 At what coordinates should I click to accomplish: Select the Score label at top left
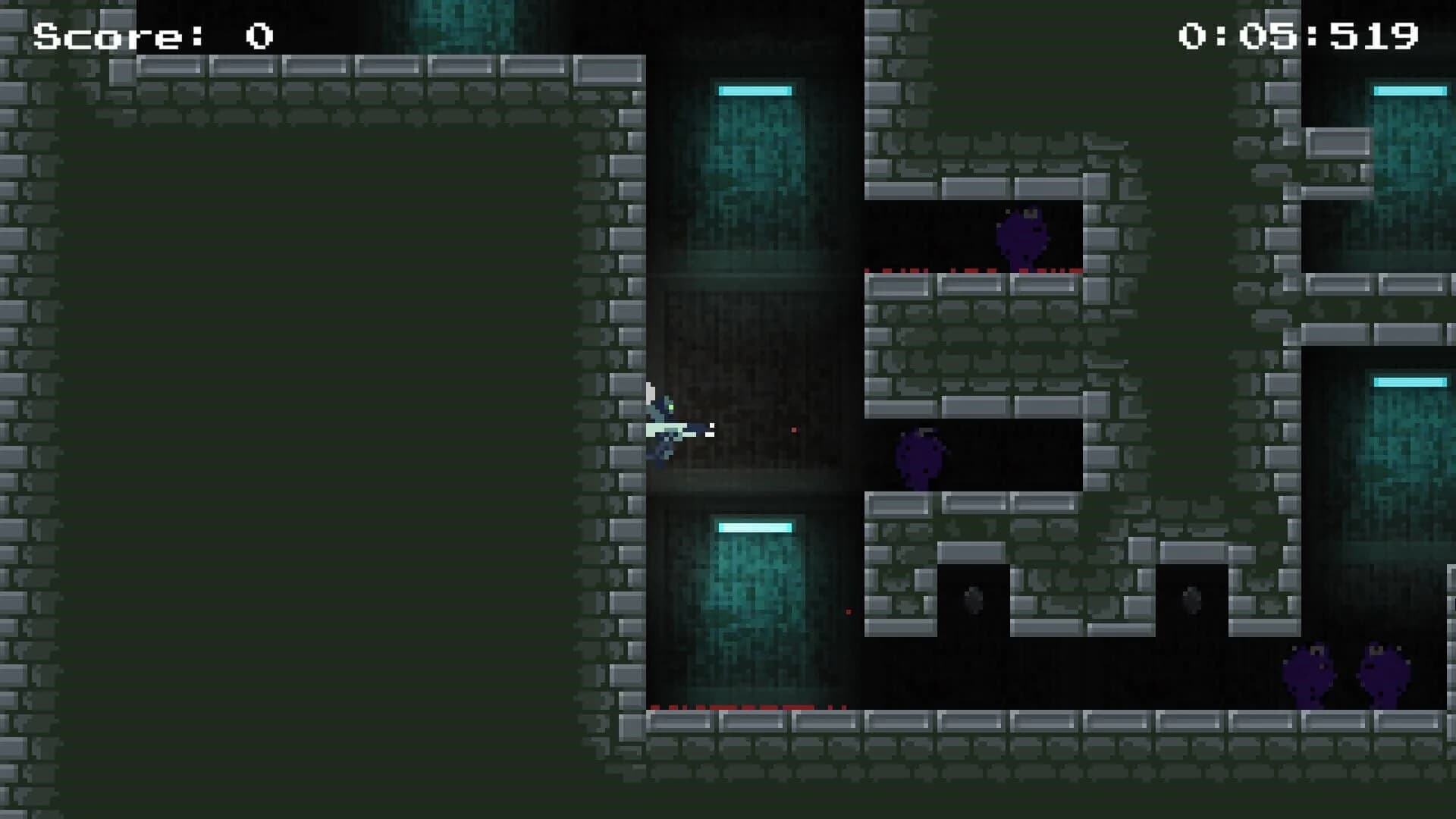pos(114,34)
